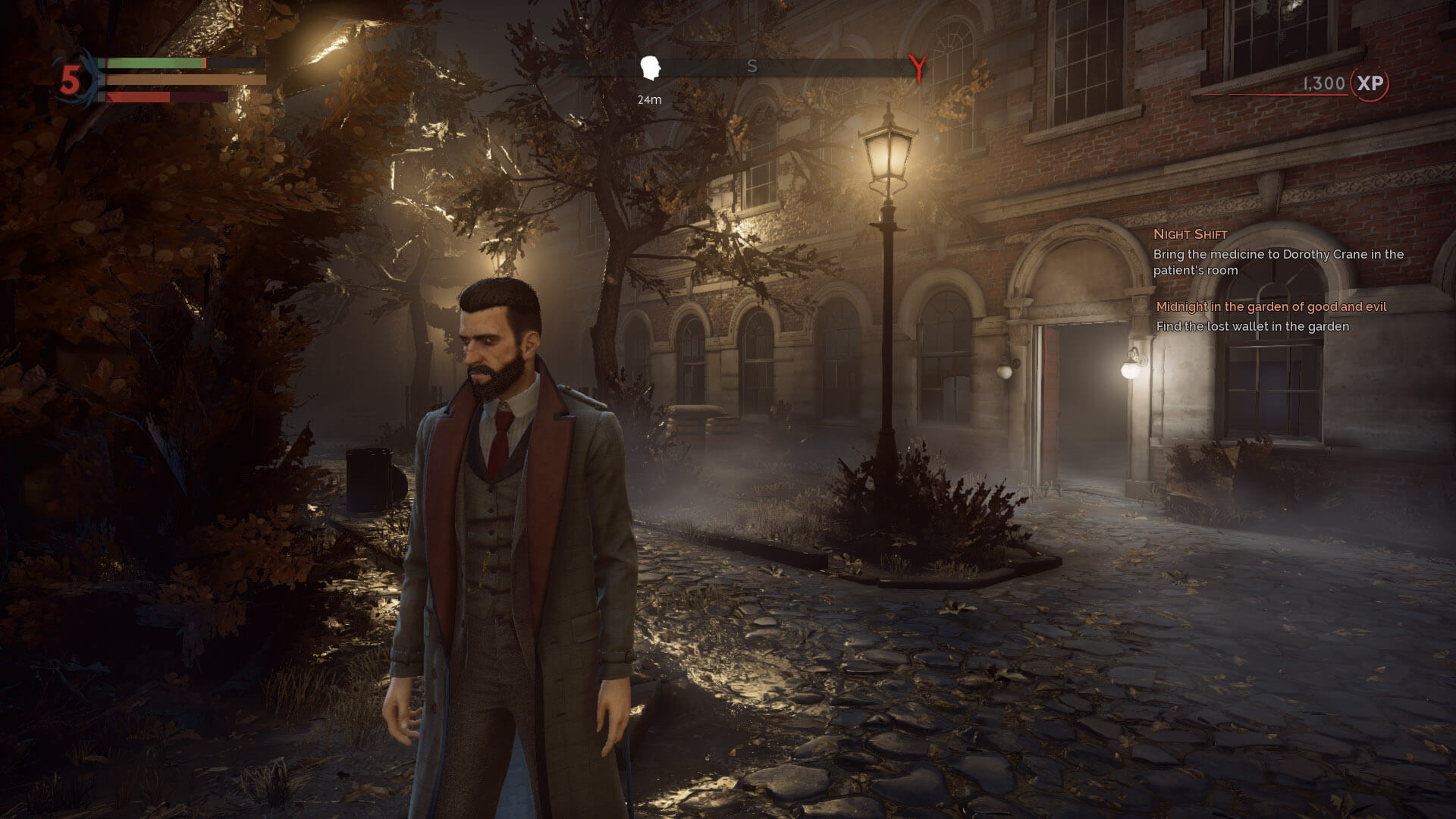Select the red Y objective compass marker
This screenshot has height=819, width=1456.
tap(918, 68)
